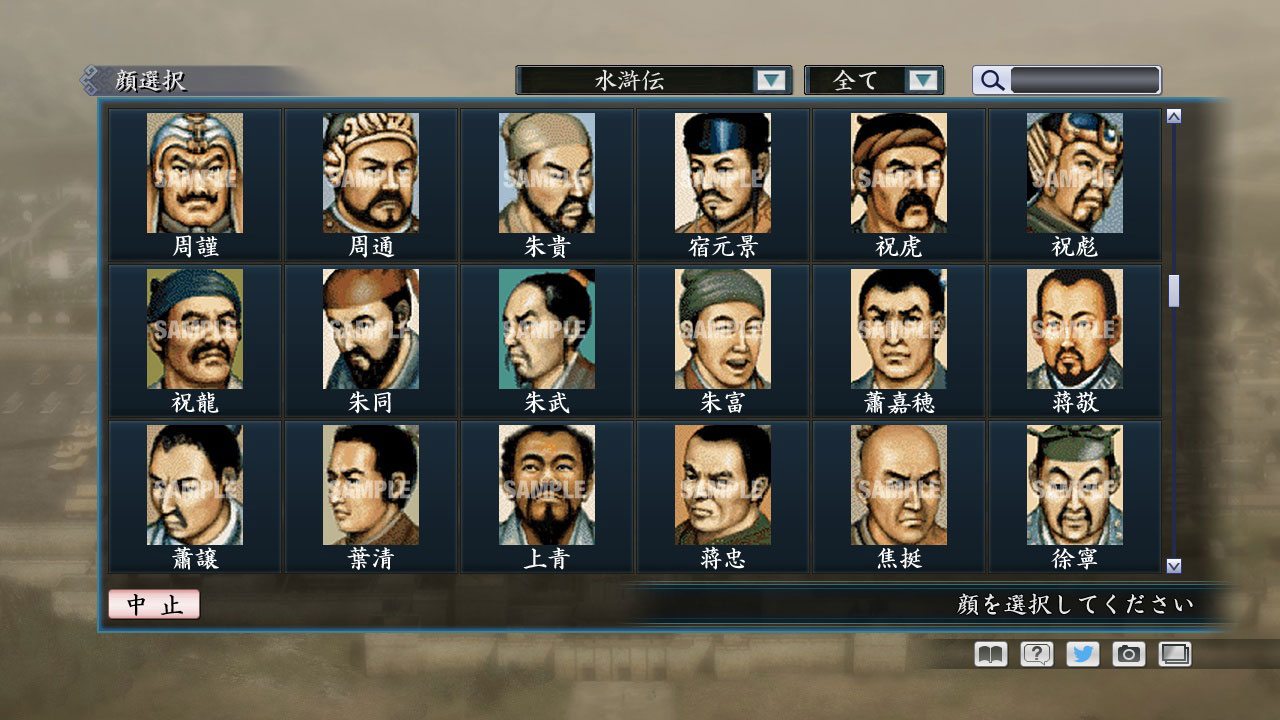Take a screenshot via the camera icon
This screenshot has height=720, width=1280.
1128,654
